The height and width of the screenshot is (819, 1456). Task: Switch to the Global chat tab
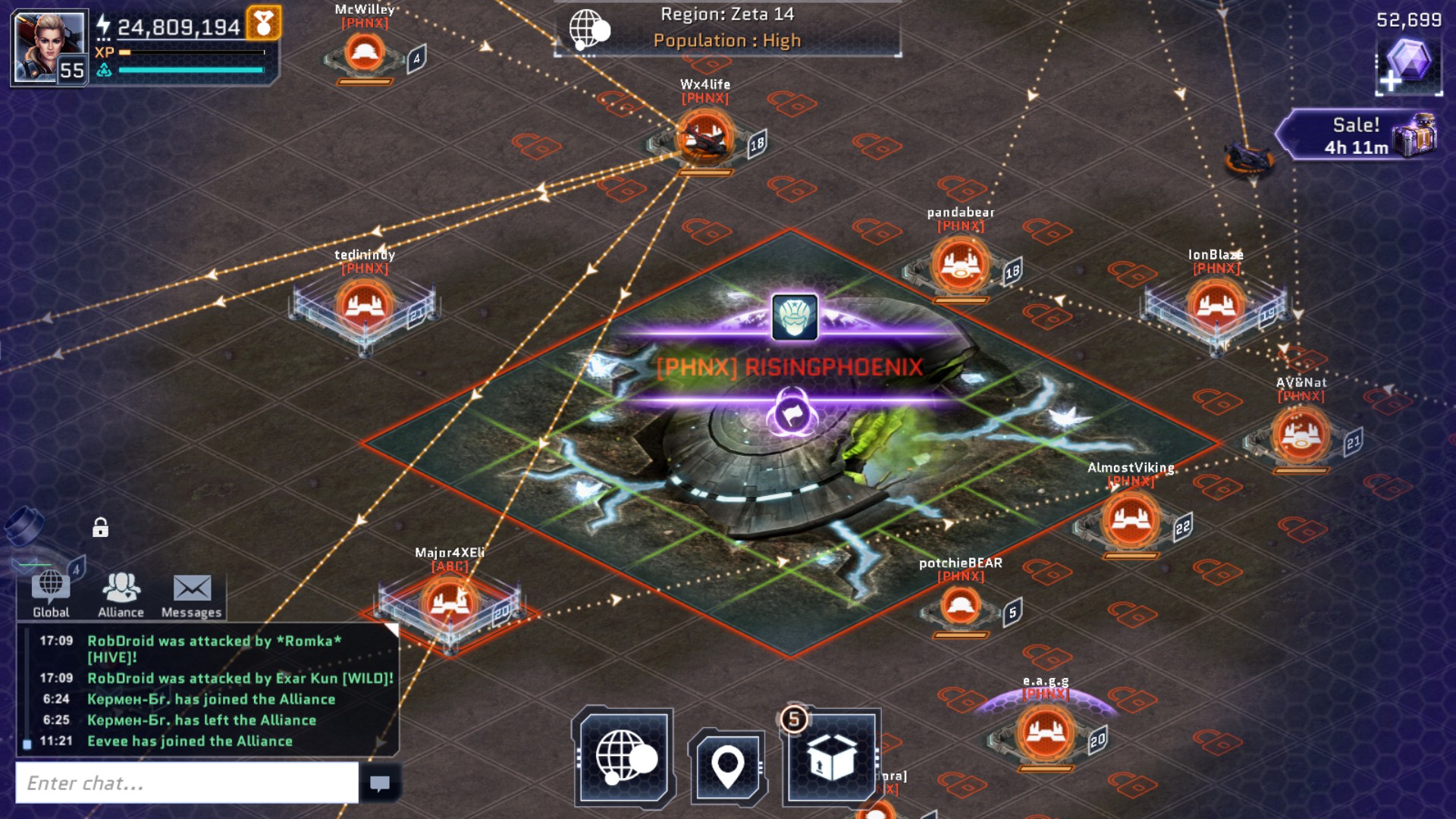51,594
